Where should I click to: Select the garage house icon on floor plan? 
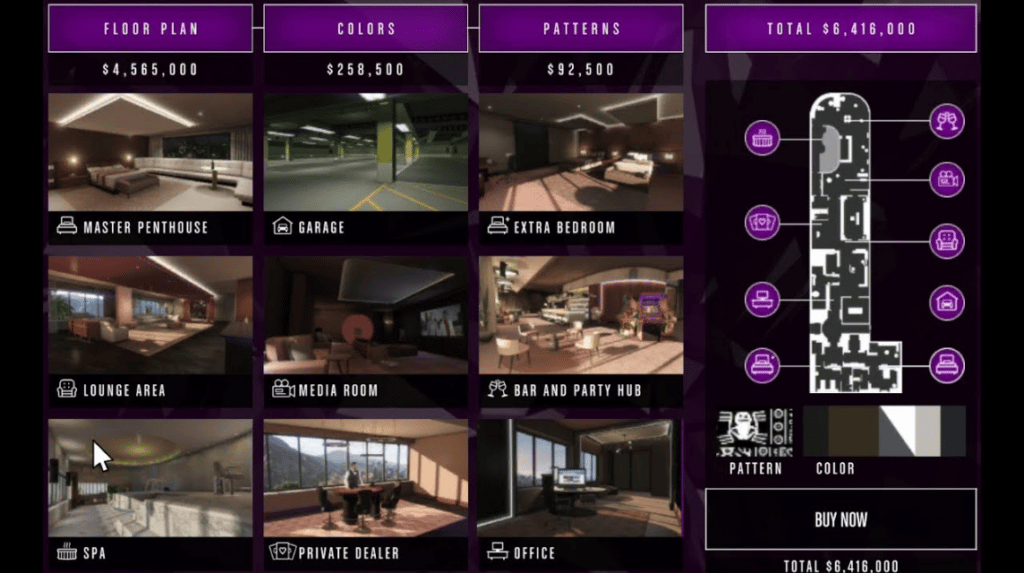coord(946,302)
